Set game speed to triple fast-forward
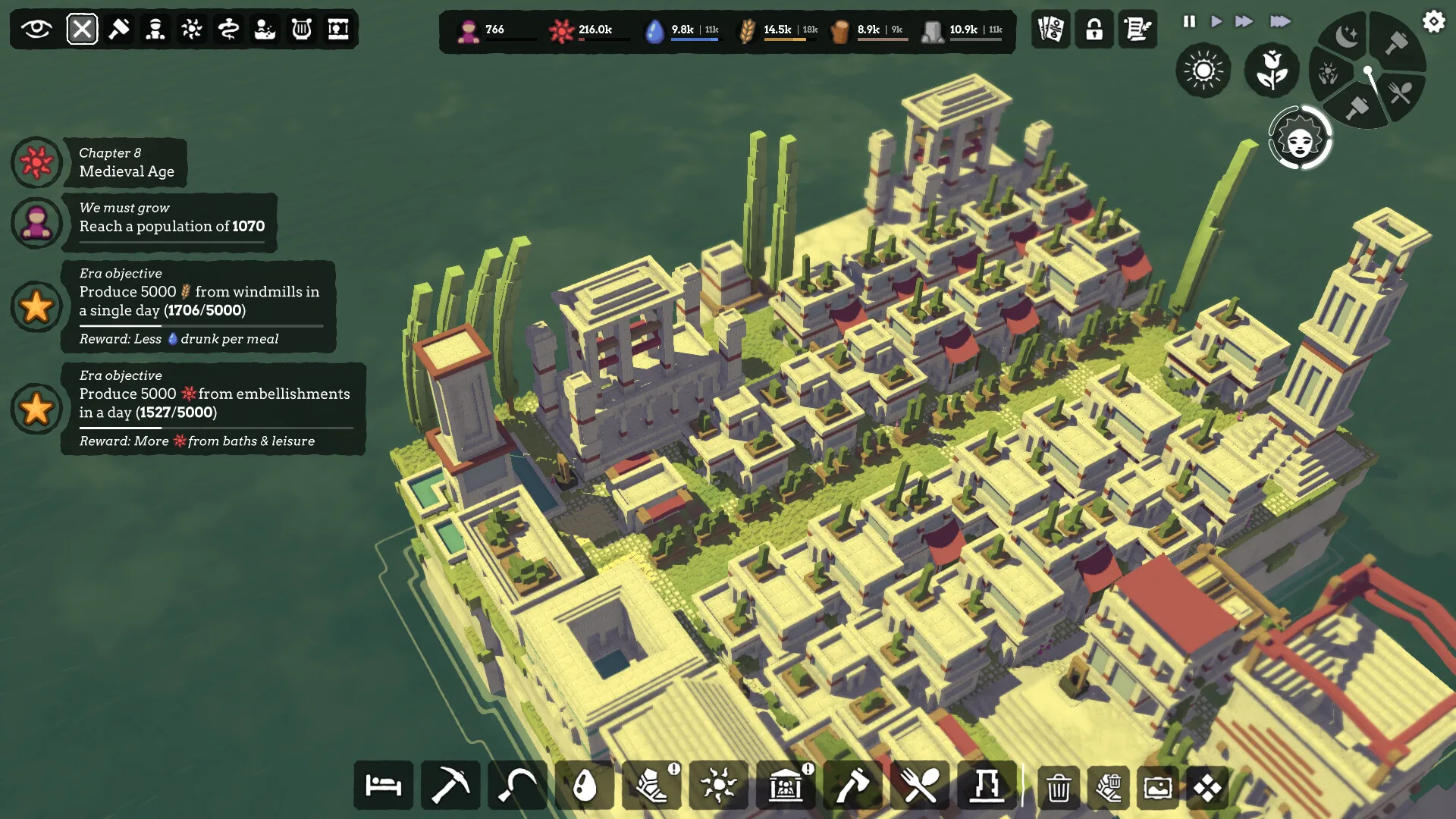Screen dimensions: 1456x819 point(1280,21)
